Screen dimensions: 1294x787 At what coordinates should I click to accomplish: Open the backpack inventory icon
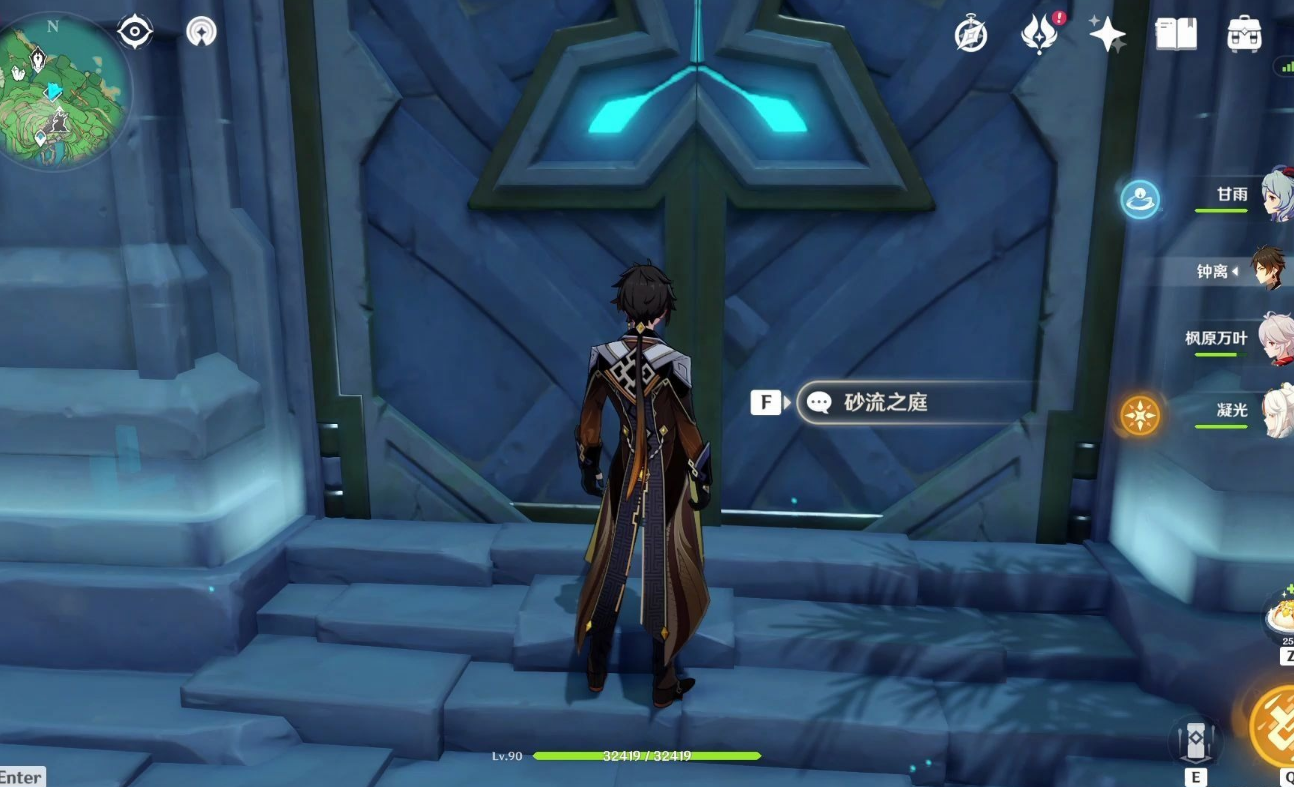point(1244,35)
